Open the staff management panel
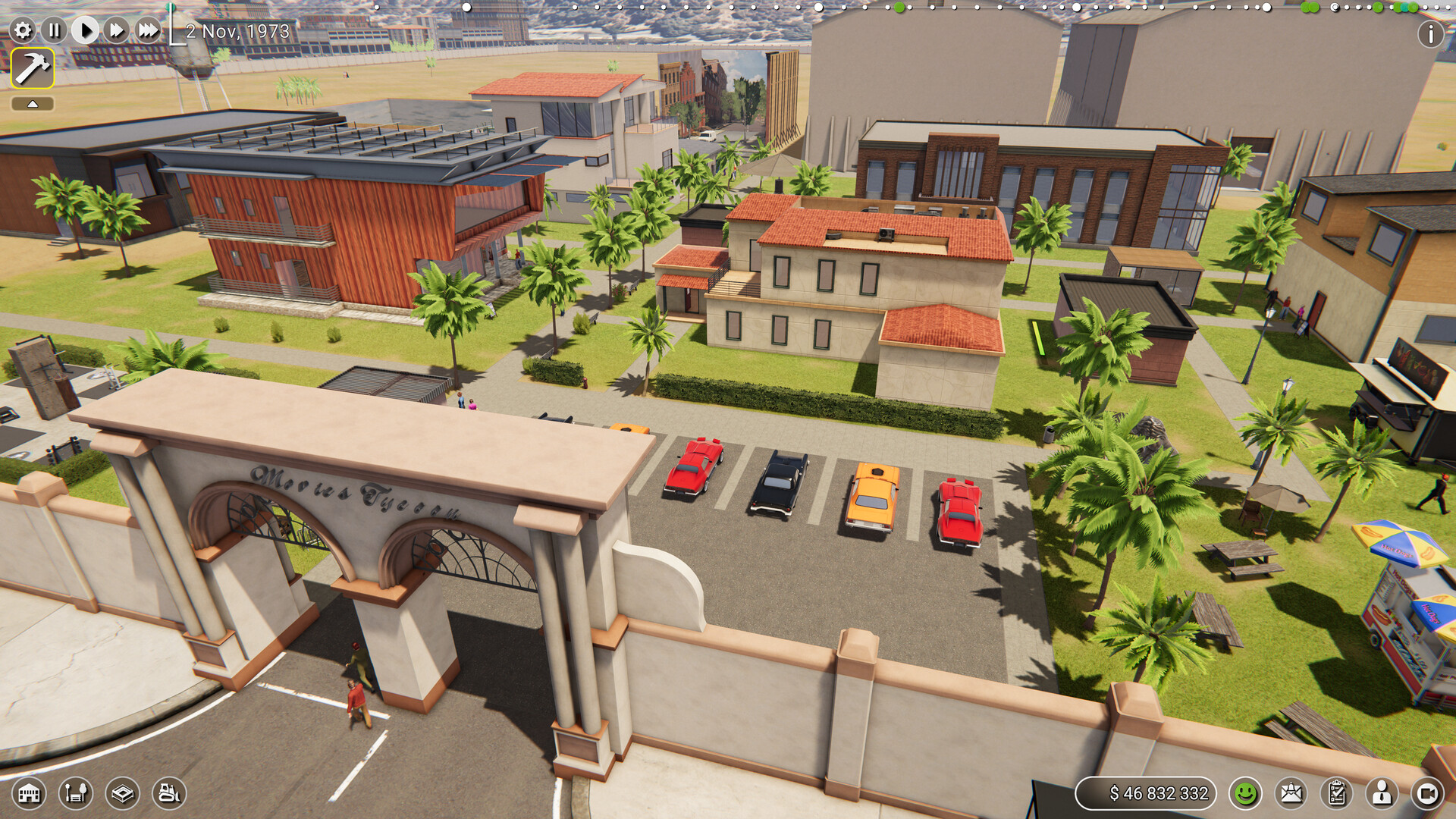This screenshot has width=1456, height=819. [1380, 794]
